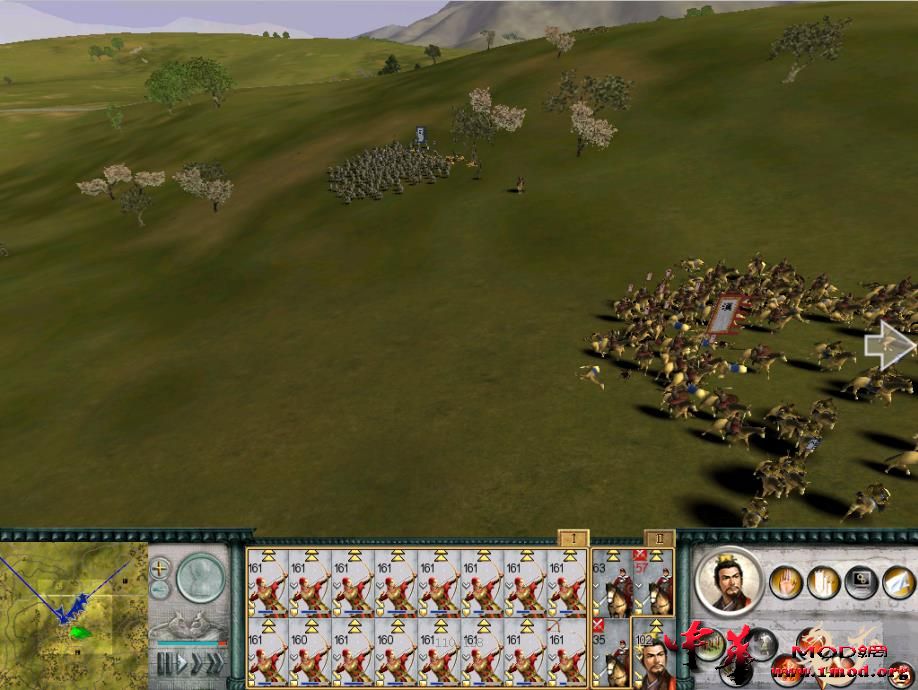This screenshot has width=918, height=690.
Task: Click the round computer monitor button
Action: coord(859,581)
